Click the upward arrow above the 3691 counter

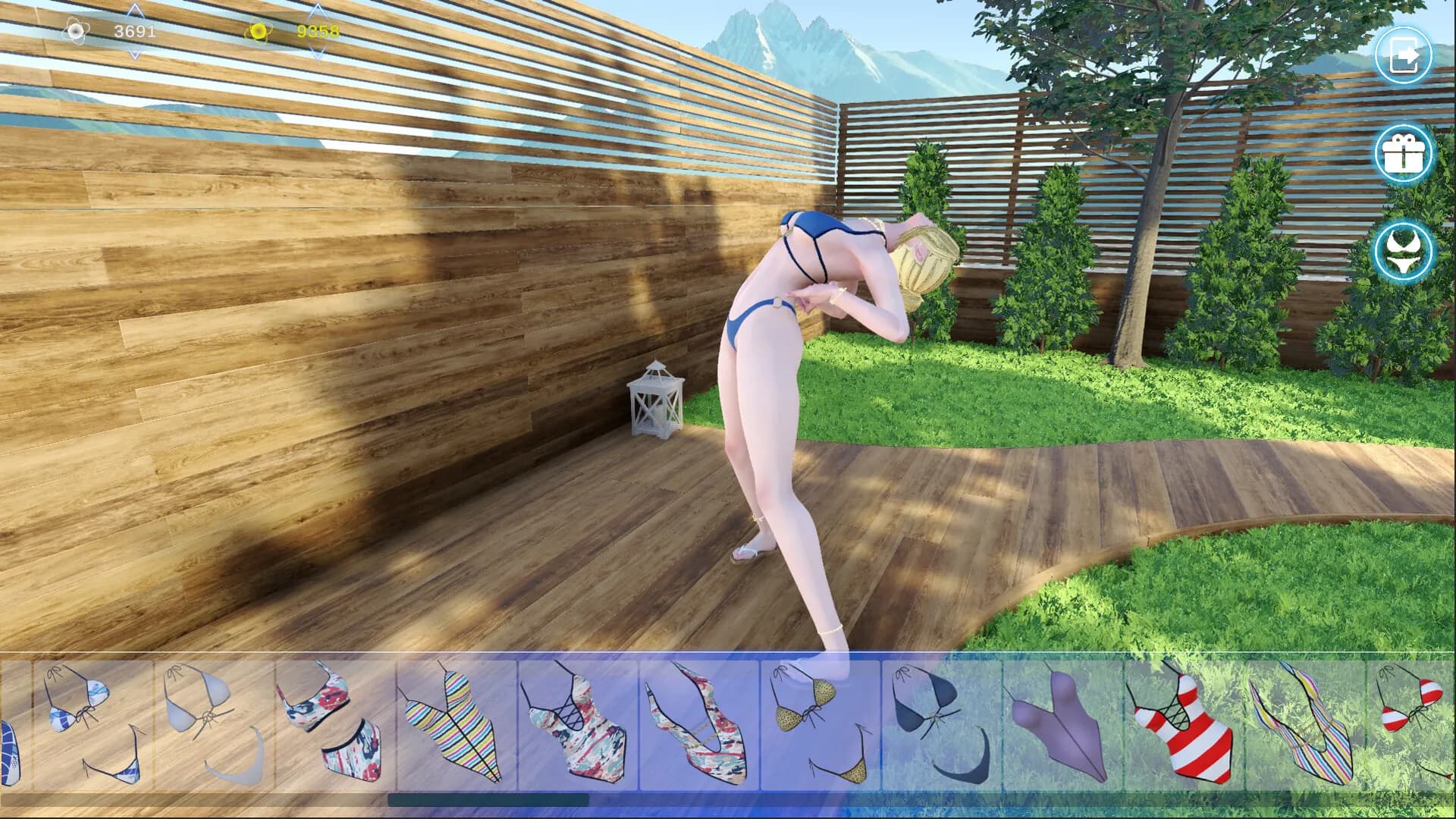coord(135,9)
